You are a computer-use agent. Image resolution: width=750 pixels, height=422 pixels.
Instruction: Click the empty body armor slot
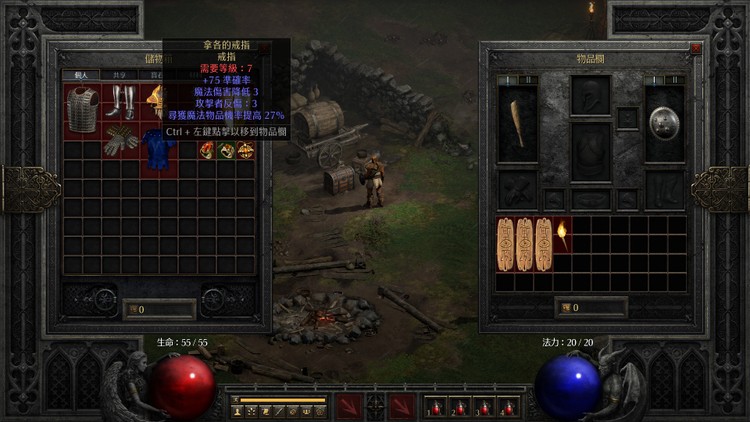point(591,150)
